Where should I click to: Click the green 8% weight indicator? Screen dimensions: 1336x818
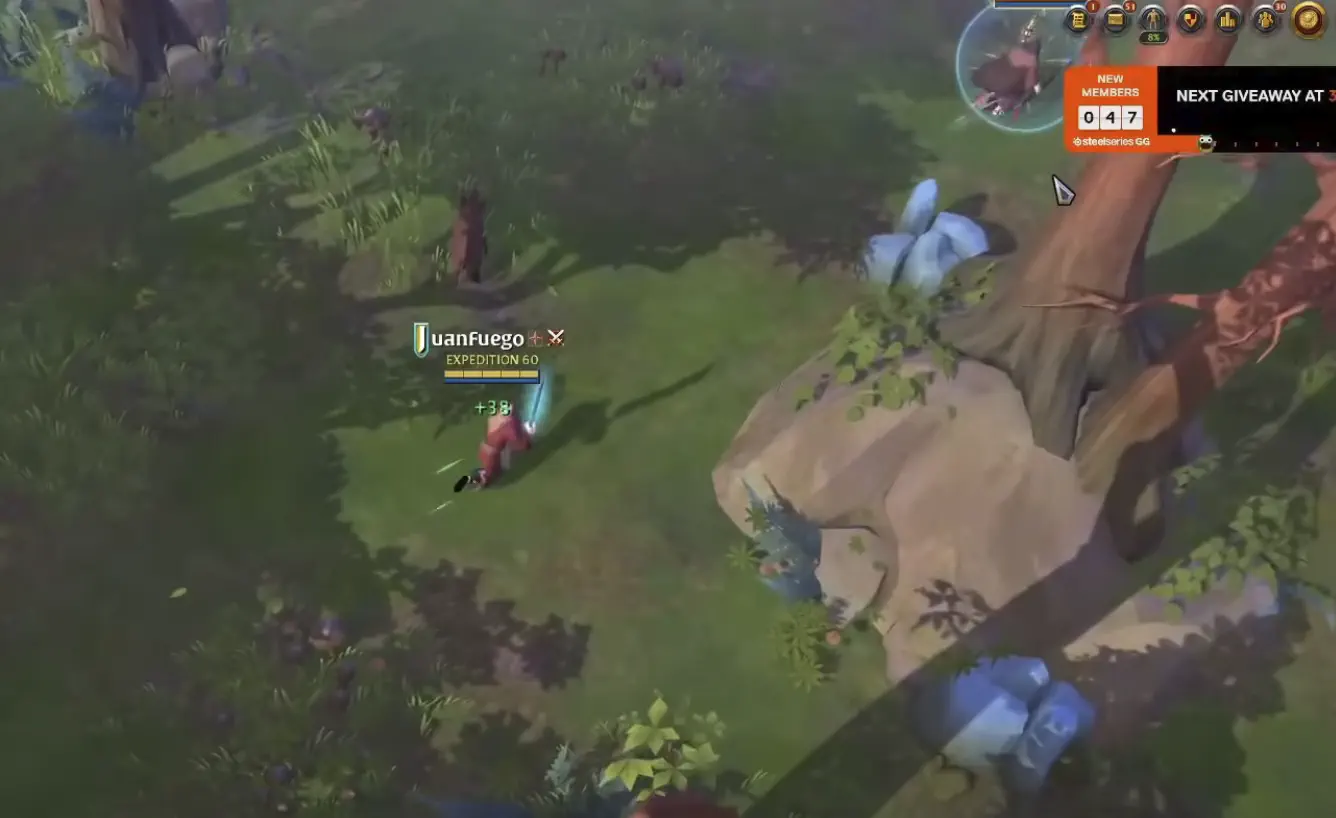(x=1153, y=36)
